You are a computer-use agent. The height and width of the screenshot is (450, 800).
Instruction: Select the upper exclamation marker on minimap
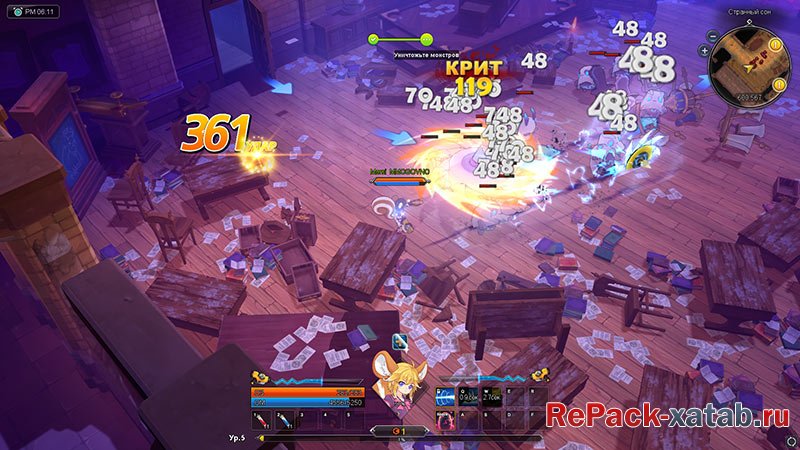[776, 44]
